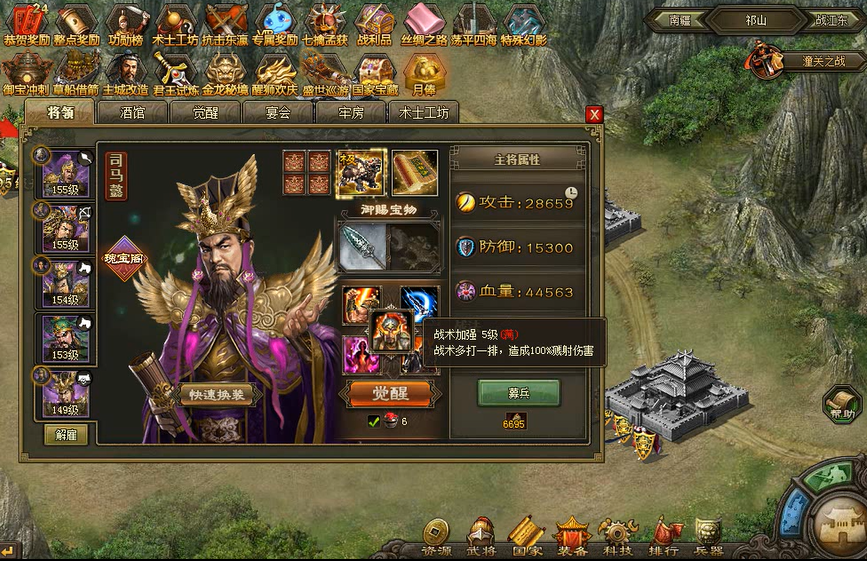867x561 pixels.
Task: Switch to the 牢房 tab
Action: [x=349, y=113]
